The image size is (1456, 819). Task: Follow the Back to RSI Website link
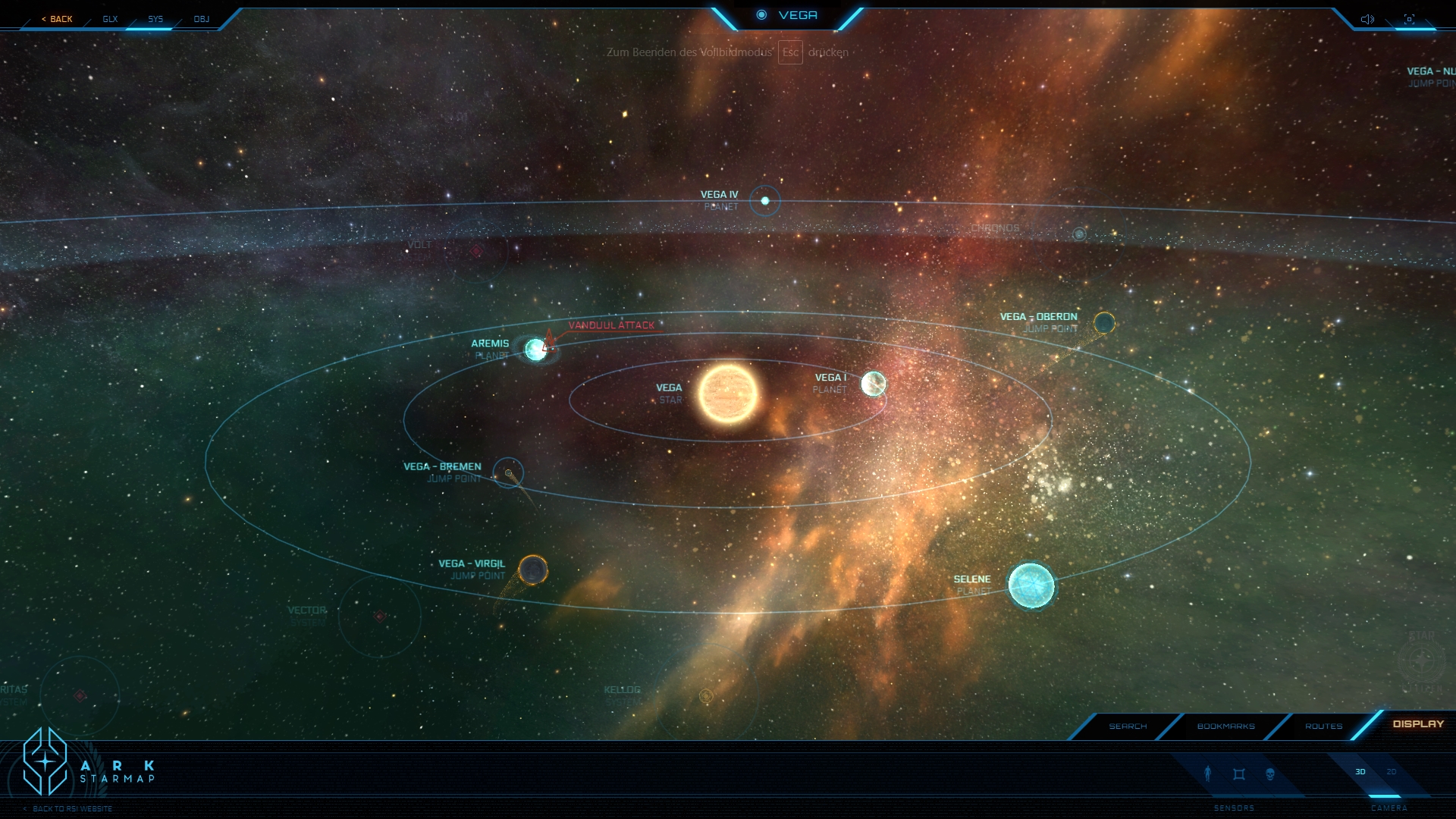72,808
